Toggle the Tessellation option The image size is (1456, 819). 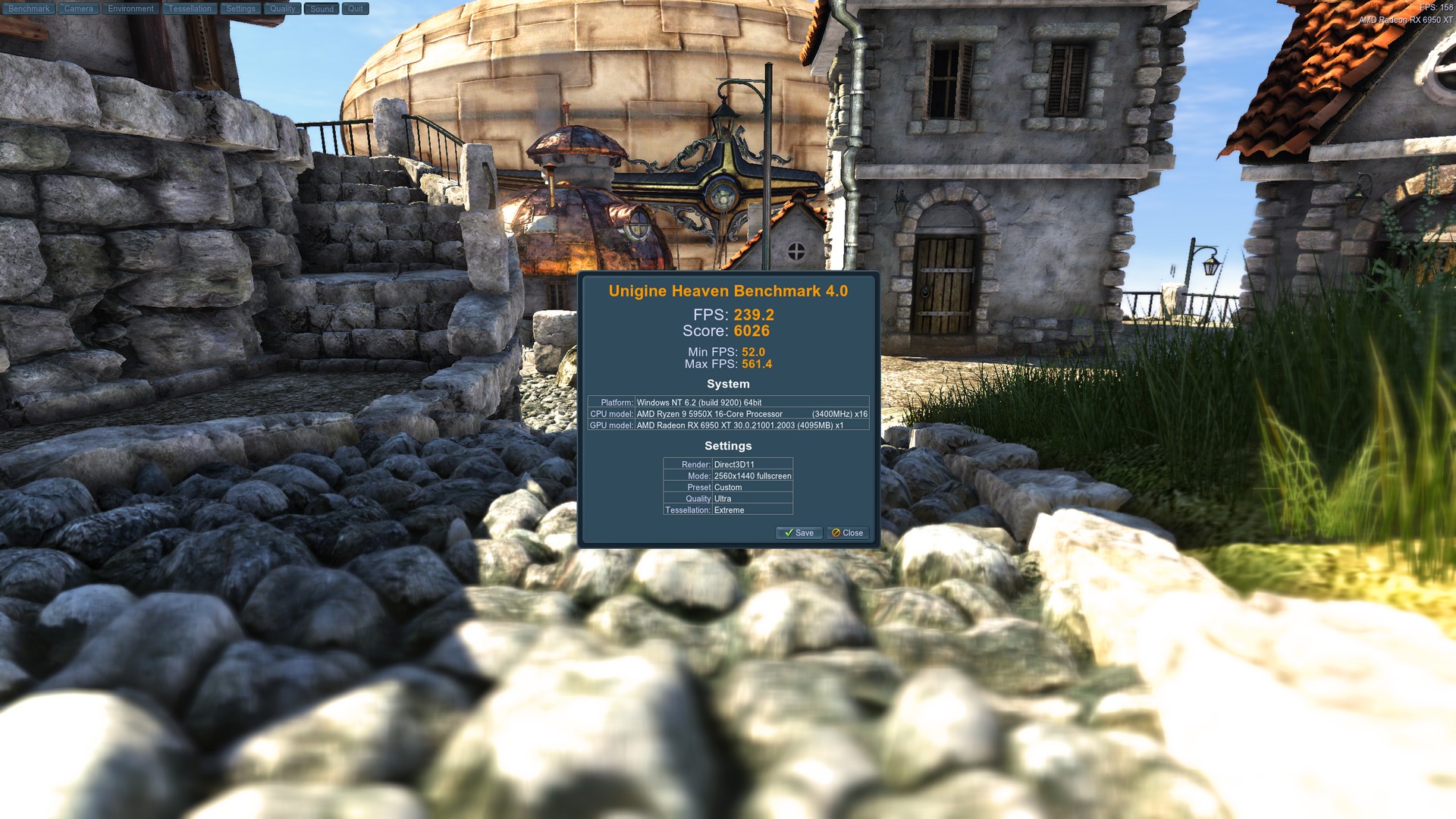click(190, 8)
